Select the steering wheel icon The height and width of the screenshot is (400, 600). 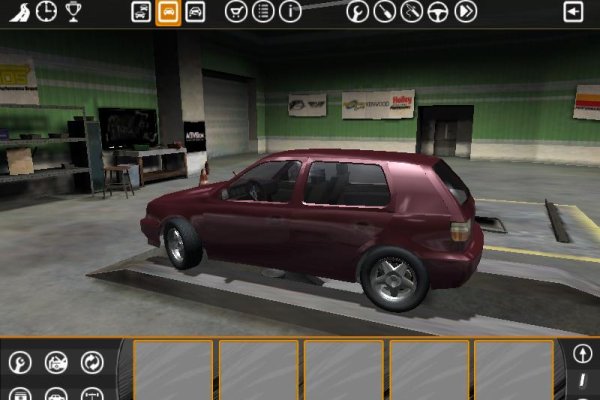click(438, 12)
